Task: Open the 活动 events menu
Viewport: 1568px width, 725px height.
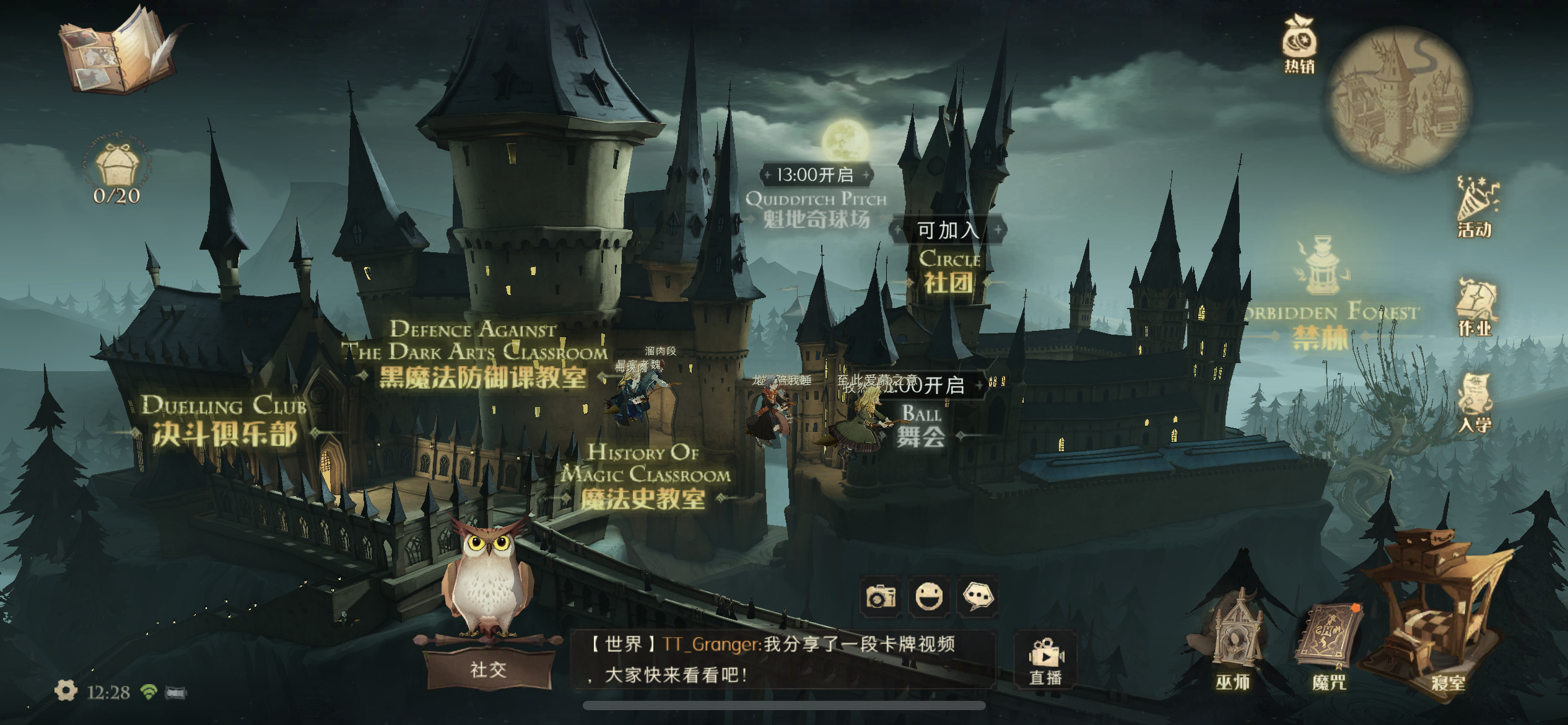Action: click(1475, 208)
